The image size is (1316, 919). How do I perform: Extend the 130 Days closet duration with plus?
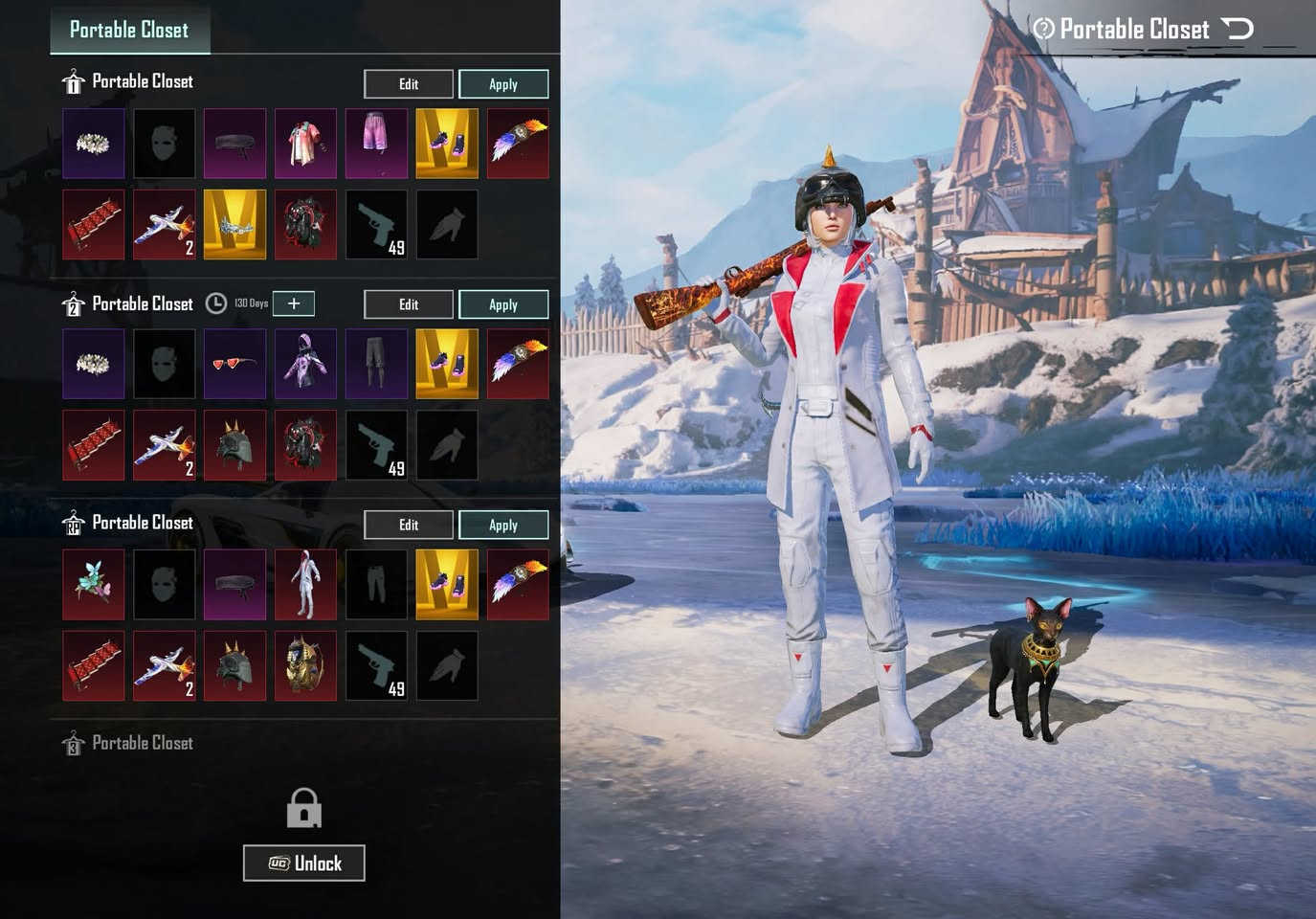[294, 303]
